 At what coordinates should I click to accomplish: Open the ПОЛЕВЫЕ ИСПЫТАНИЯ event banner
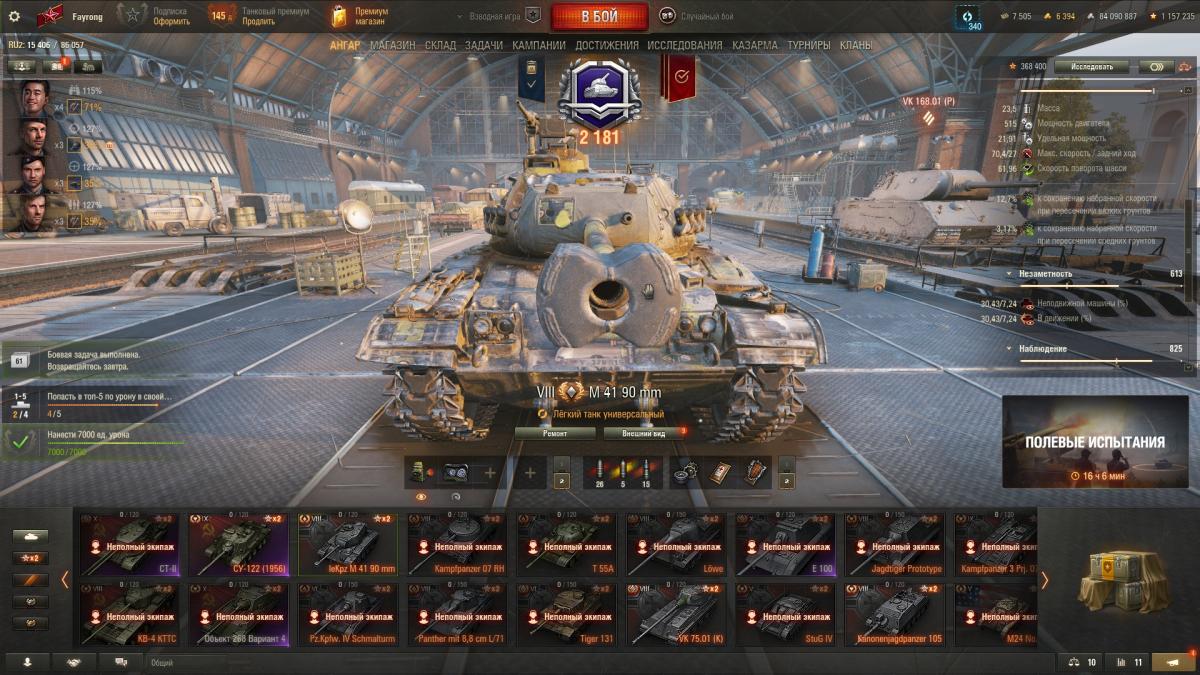coord(1095,441)
